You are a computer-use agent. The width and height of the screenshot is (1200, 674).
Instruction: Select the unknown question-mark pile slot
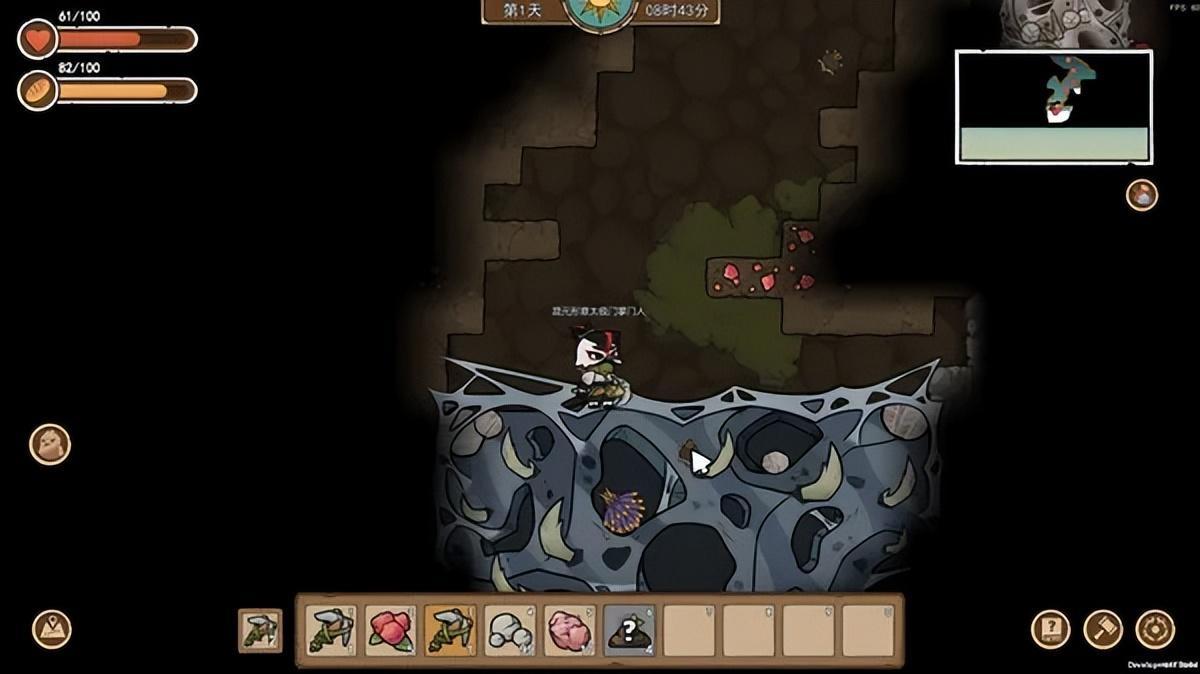coord(630,630)
